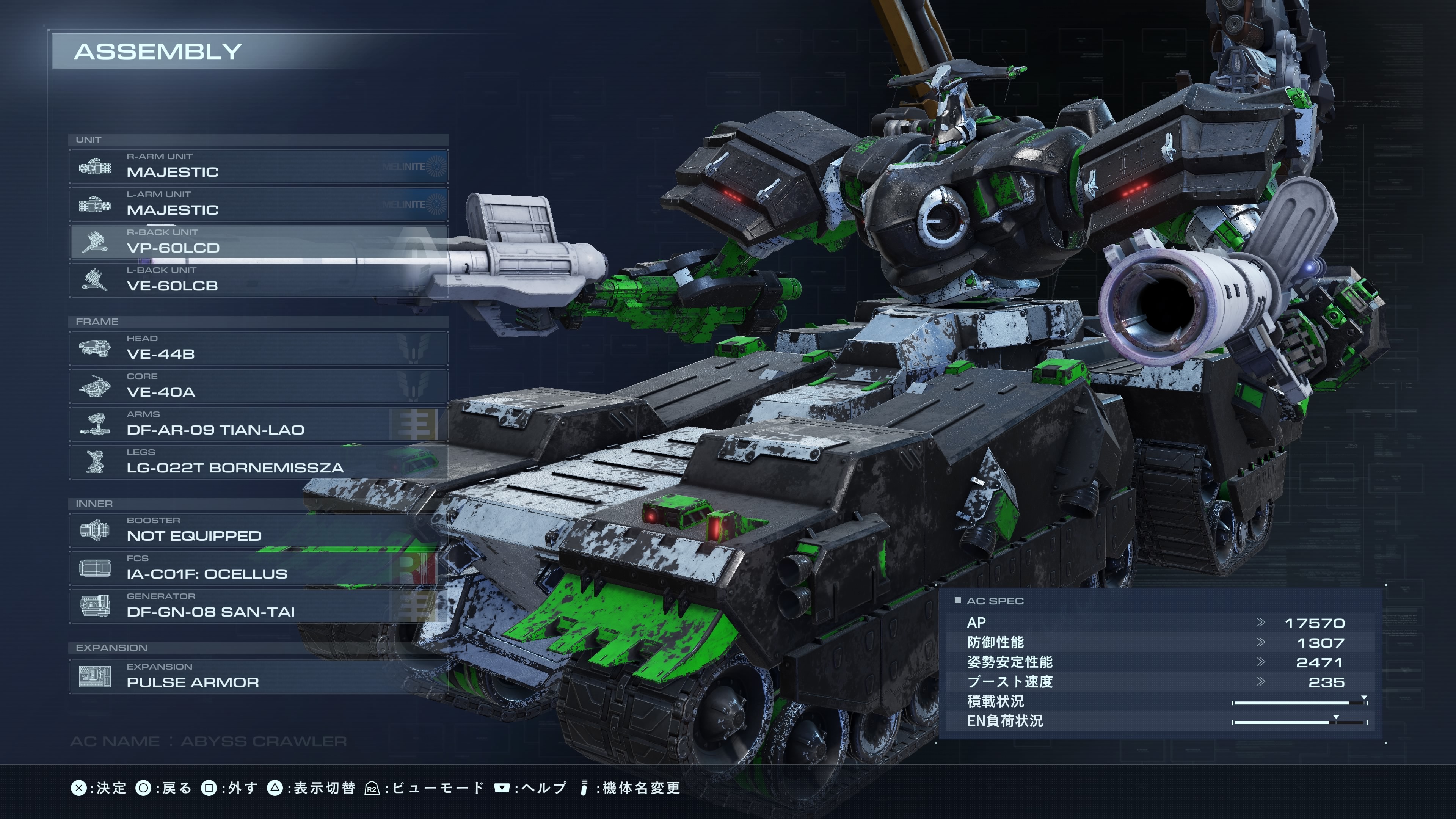
Task: Select the L-ARM UNIT MAJESTIC slot
Action: (x=258, y=204)
